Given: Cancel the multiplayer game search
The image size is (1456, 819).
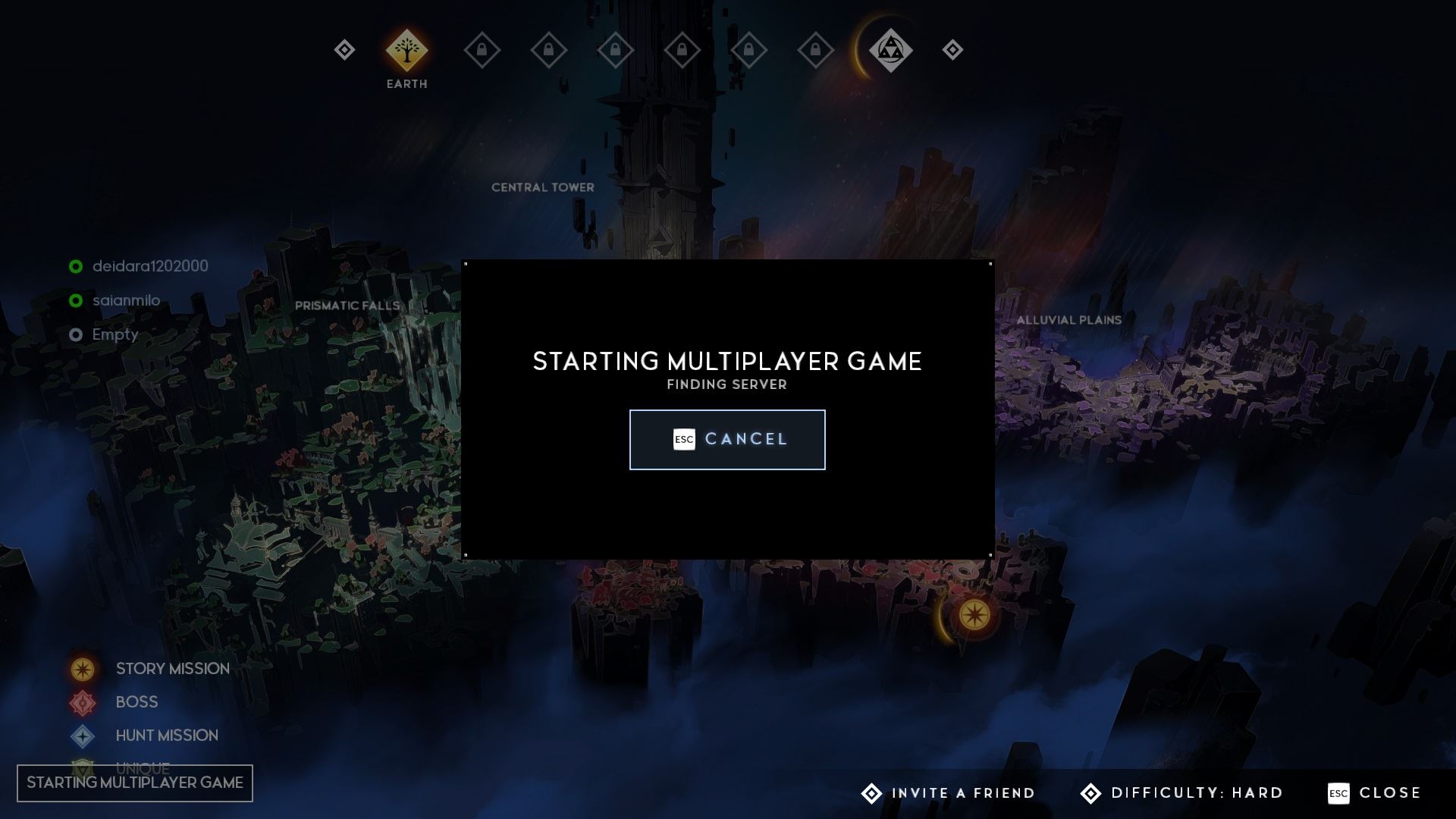Looking at the screenshot, I should [x=726, y=439].
